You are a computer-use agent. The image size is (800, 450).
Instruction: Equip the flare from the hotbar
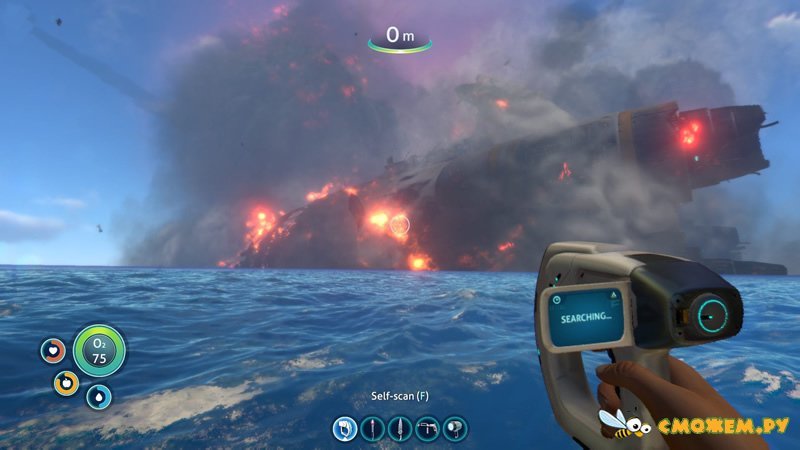coord(373,429)
